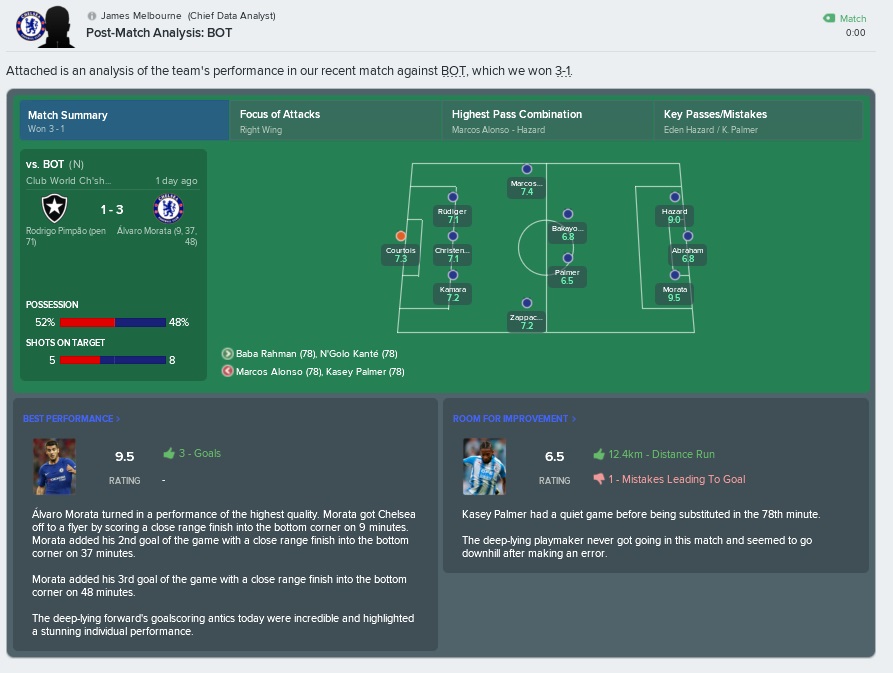Open the Match button at top right
The image size is (893, 673).
point(845,18)
